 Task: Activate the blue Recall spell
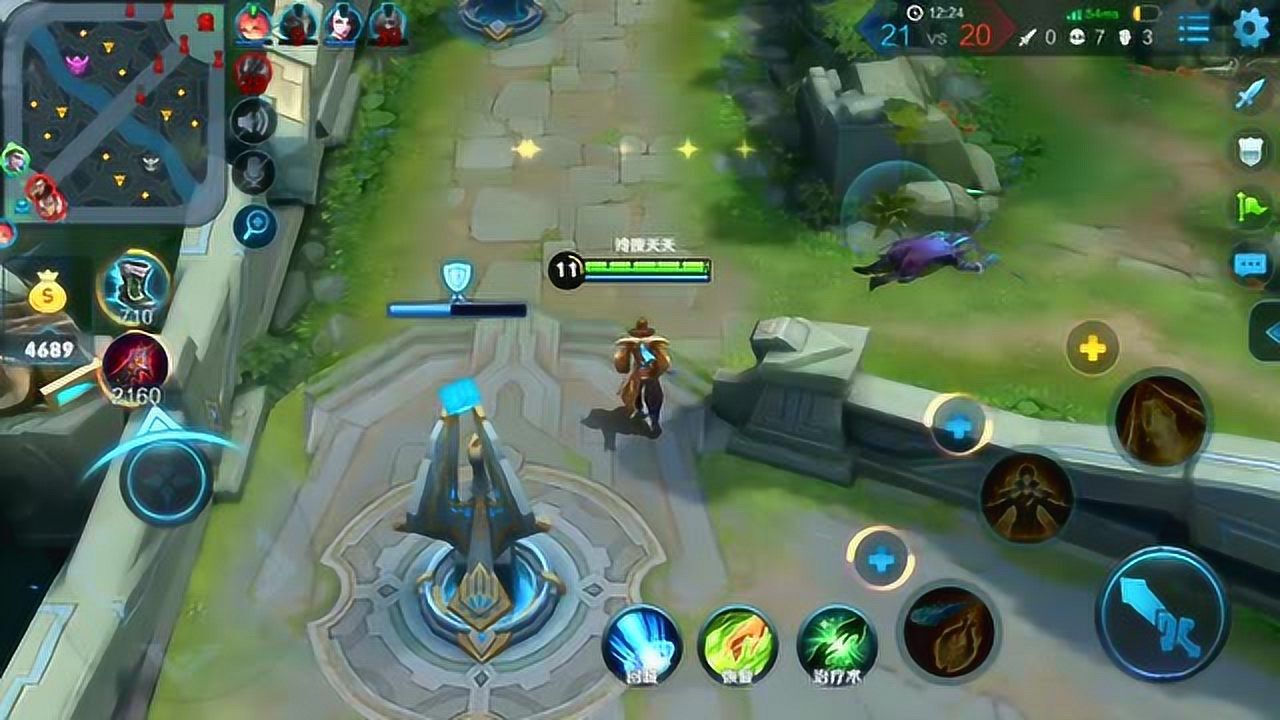pyautogui.click(x=641, y=644)
